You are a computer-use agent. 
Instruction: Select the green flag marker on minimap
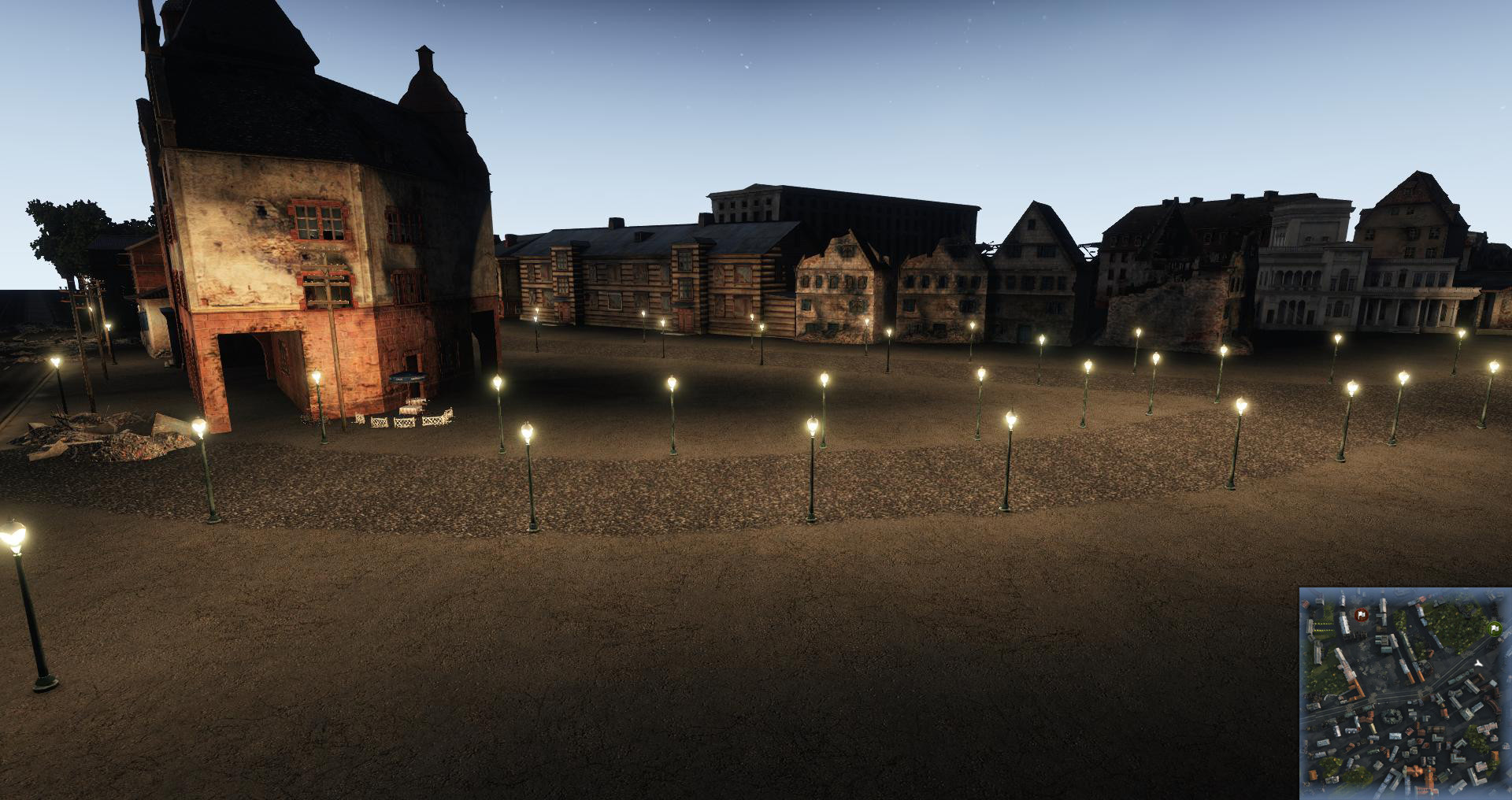pos(1495,628)
